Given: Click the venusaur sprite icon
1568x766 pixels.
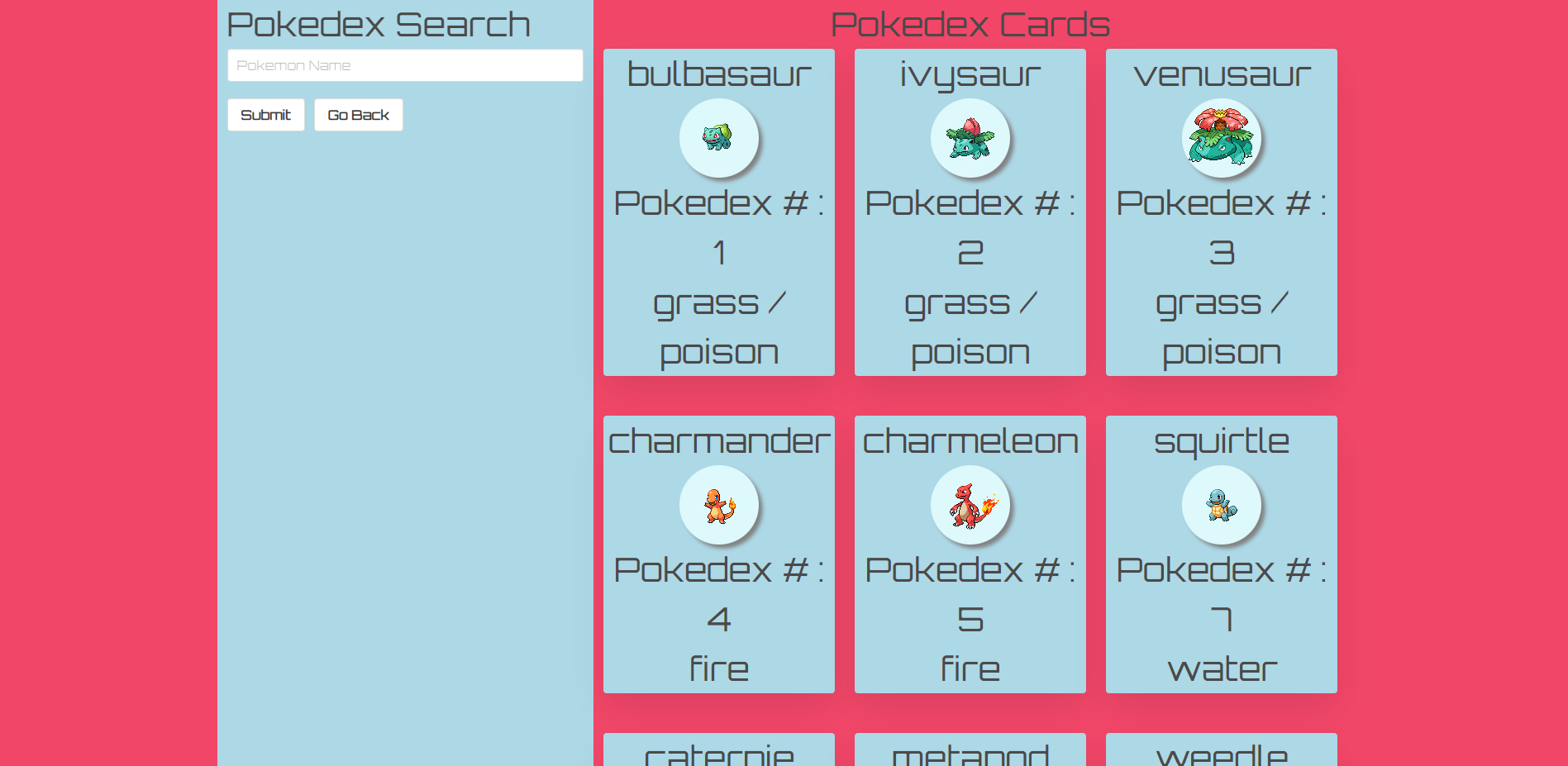Looking at the screenshot, I should tap(1221, 139).
